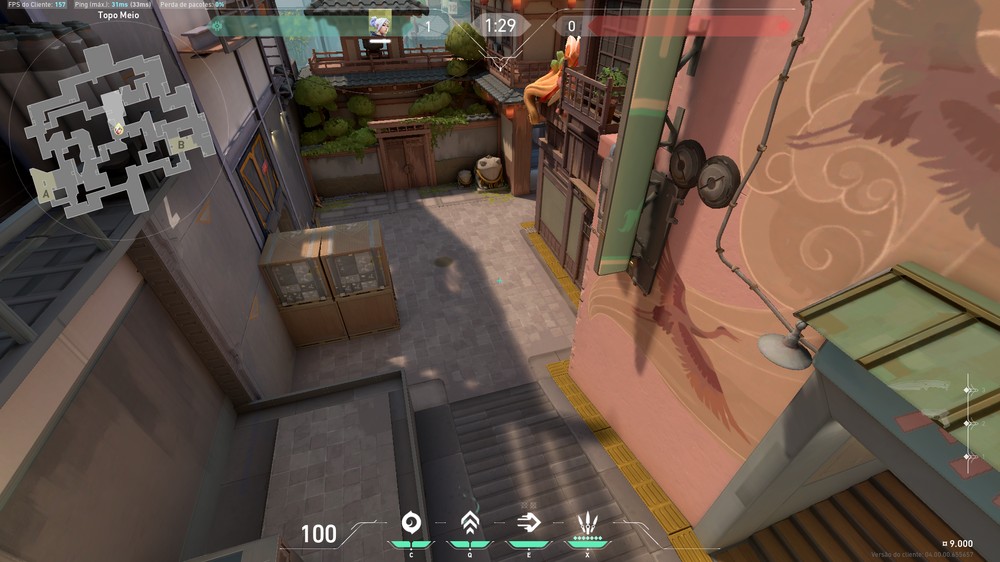This screenshot has height=562, width=1000.
Task: Click the agent portrait in the top bar
Action: (380, 26)
